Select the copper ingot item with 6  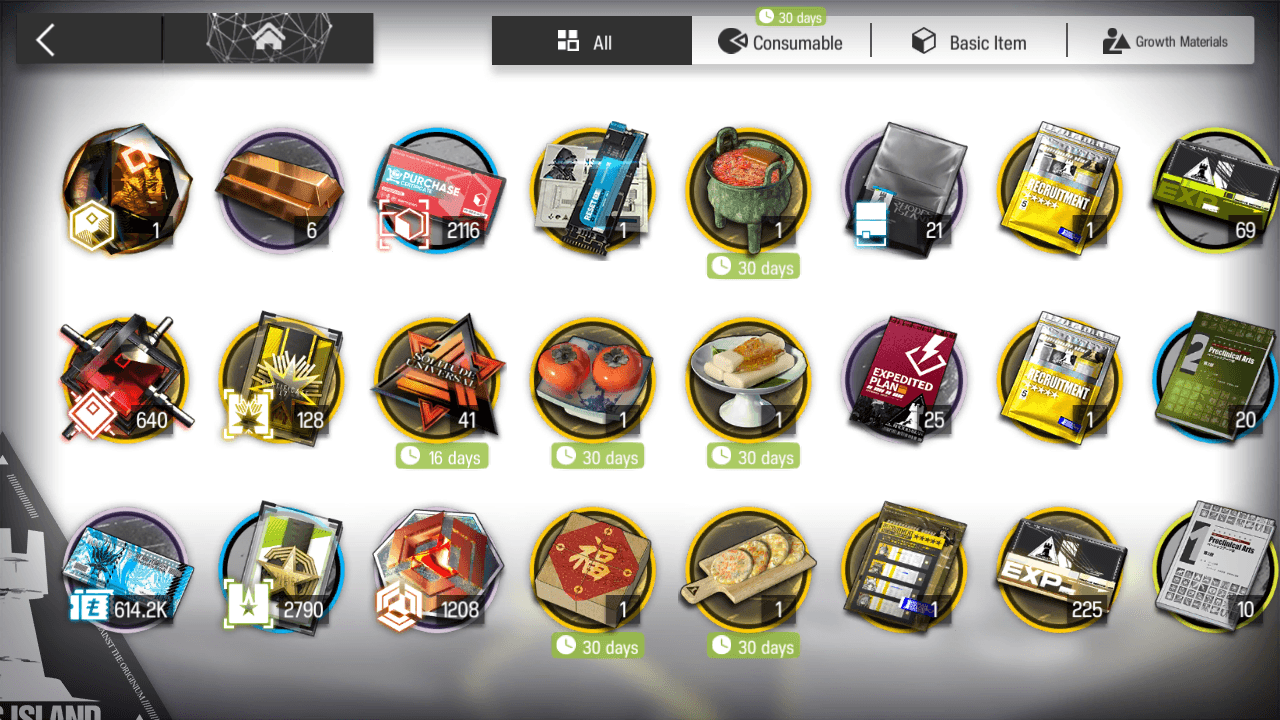(280, 190)
